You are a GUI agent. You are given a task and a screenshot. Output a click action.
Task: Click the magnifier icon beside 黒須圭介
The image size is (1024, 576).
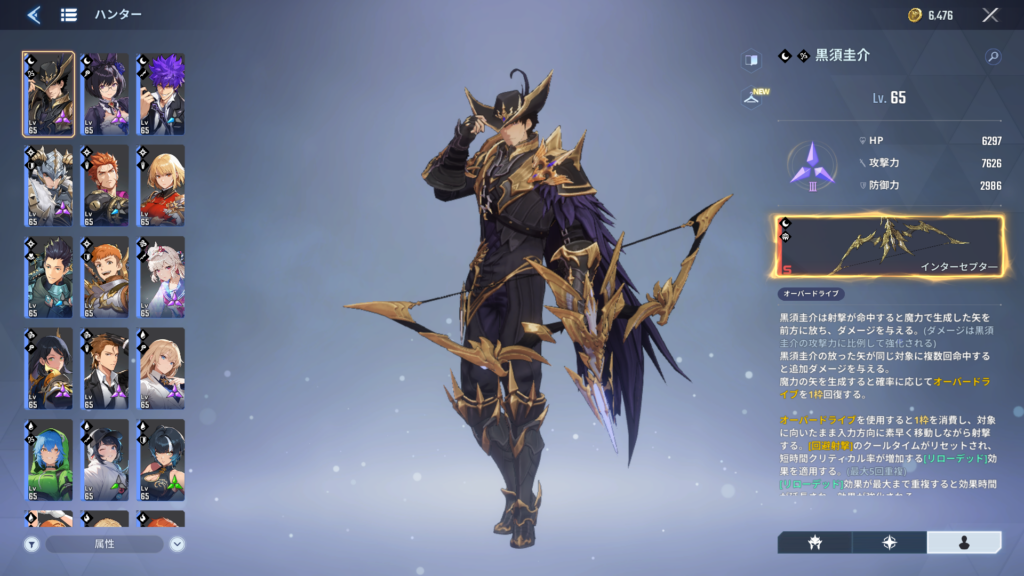click(993, 57)
